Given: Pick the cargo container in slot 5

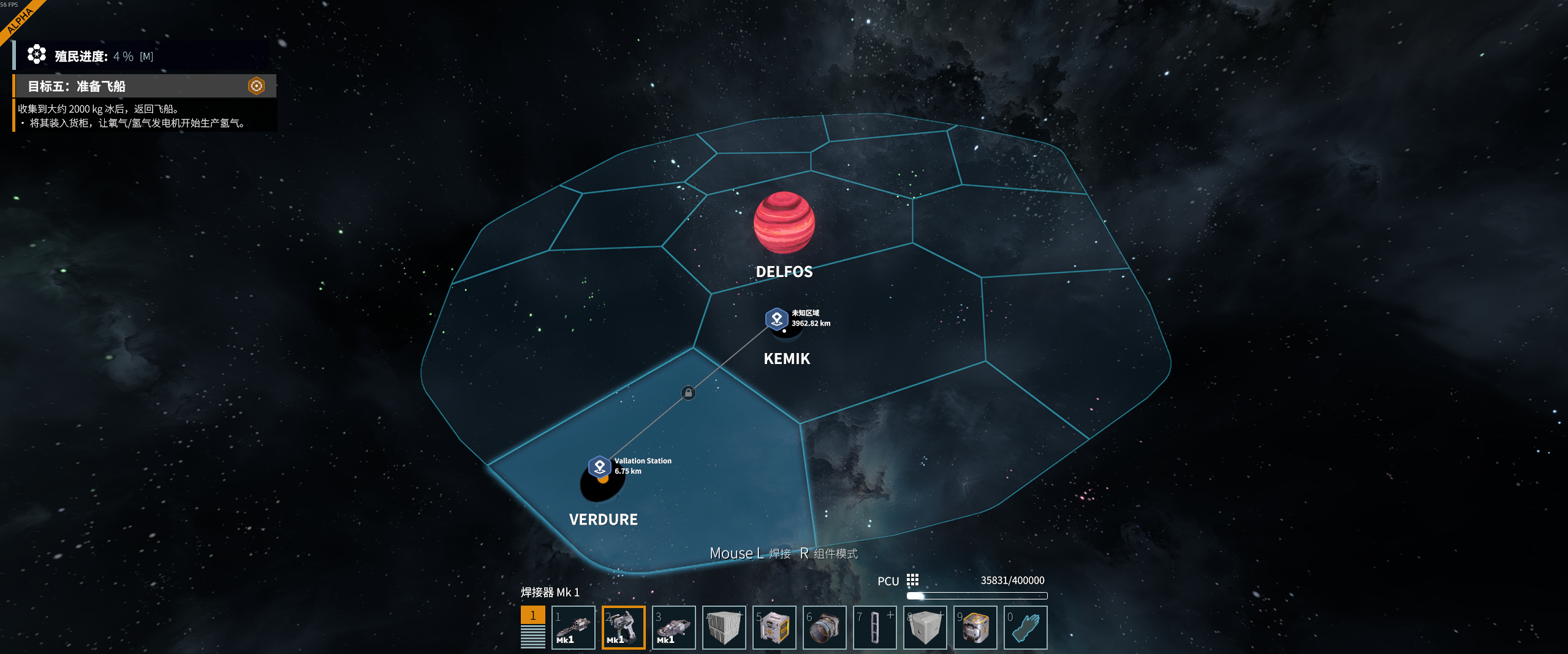Looking at the screenshot, I should click(774, 627).
